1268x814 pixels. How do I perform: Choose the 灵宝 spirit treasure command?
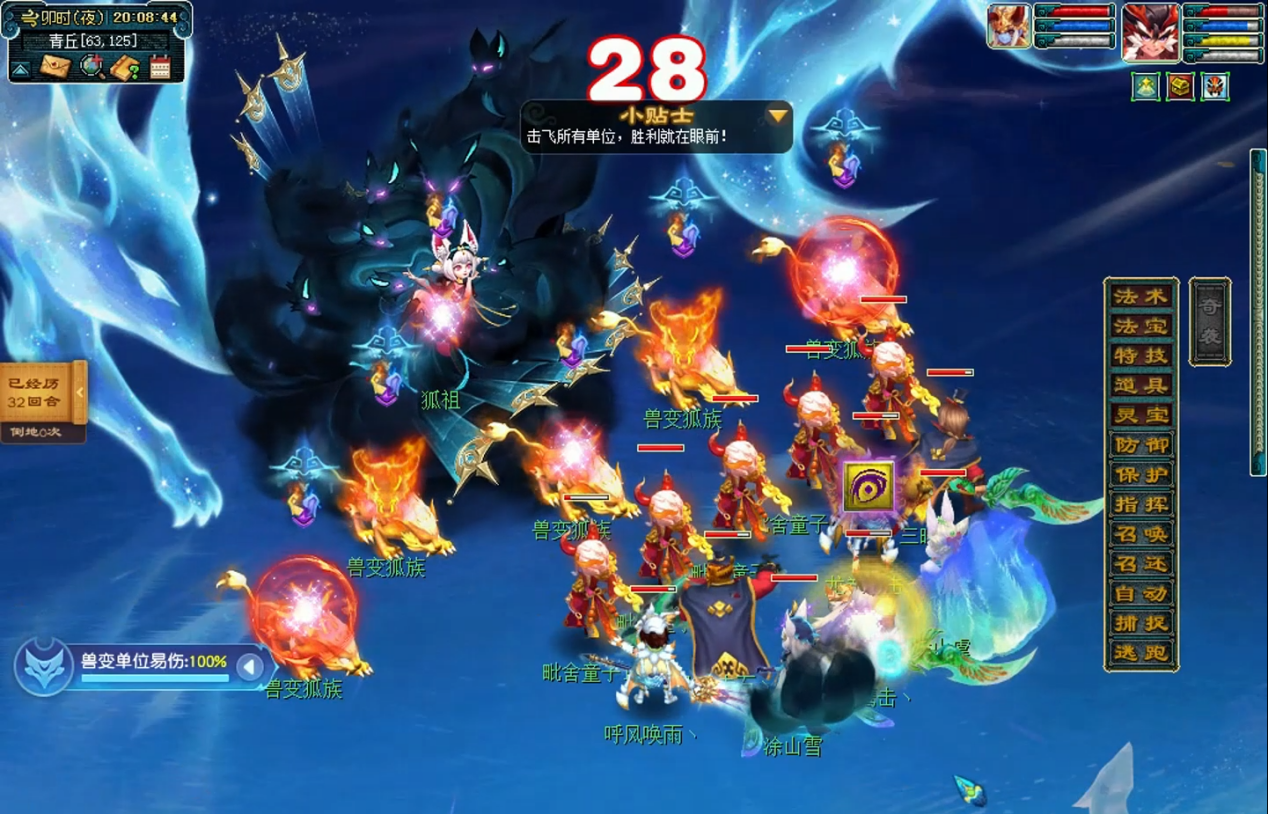pos(1141,415)
